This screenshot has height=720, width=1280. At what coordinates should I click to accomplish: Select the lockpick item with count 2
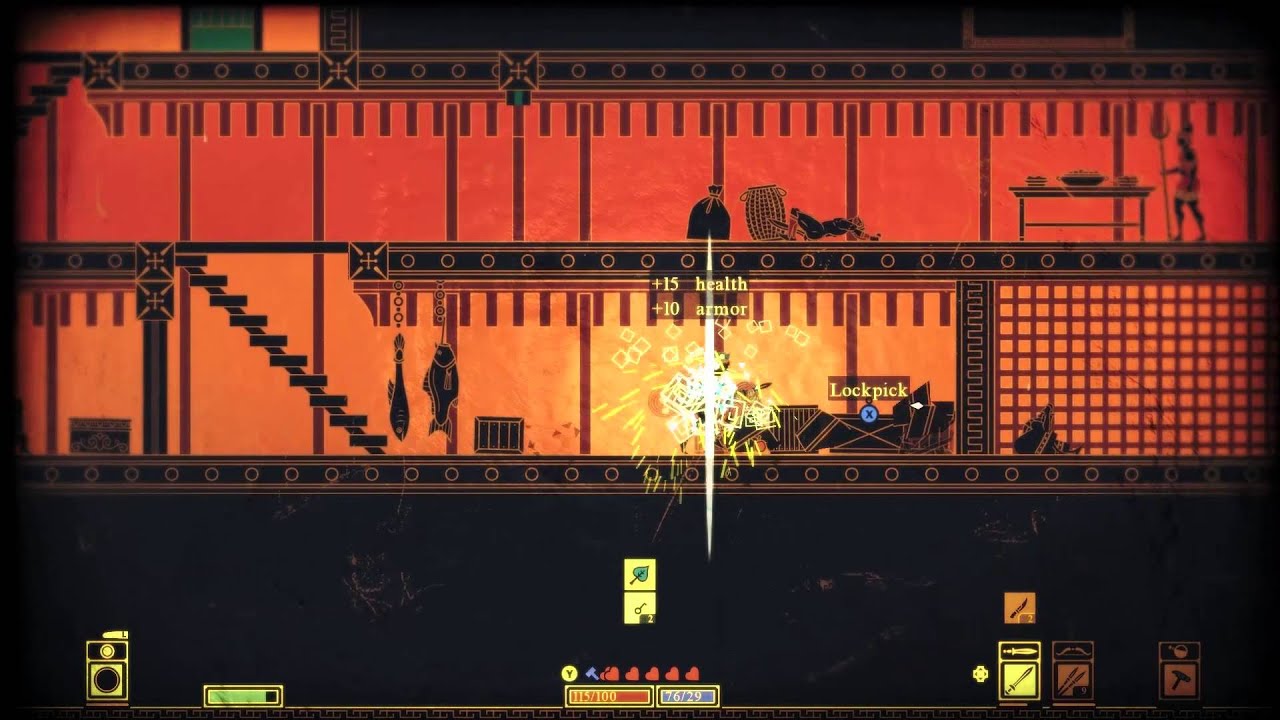pyautogui.click(x=639, y=607)
